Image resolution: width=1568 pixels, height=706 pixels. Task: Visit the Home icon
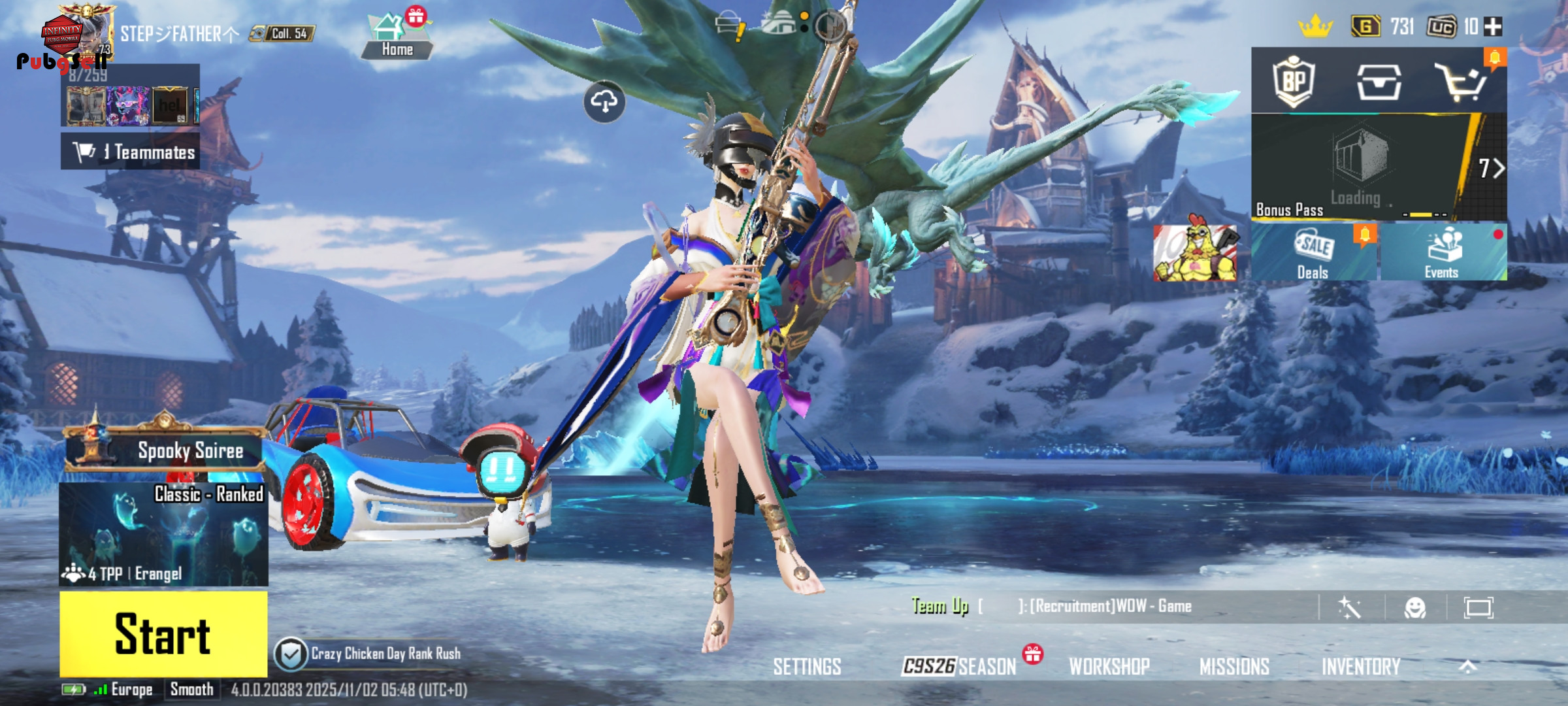(396, 36)
